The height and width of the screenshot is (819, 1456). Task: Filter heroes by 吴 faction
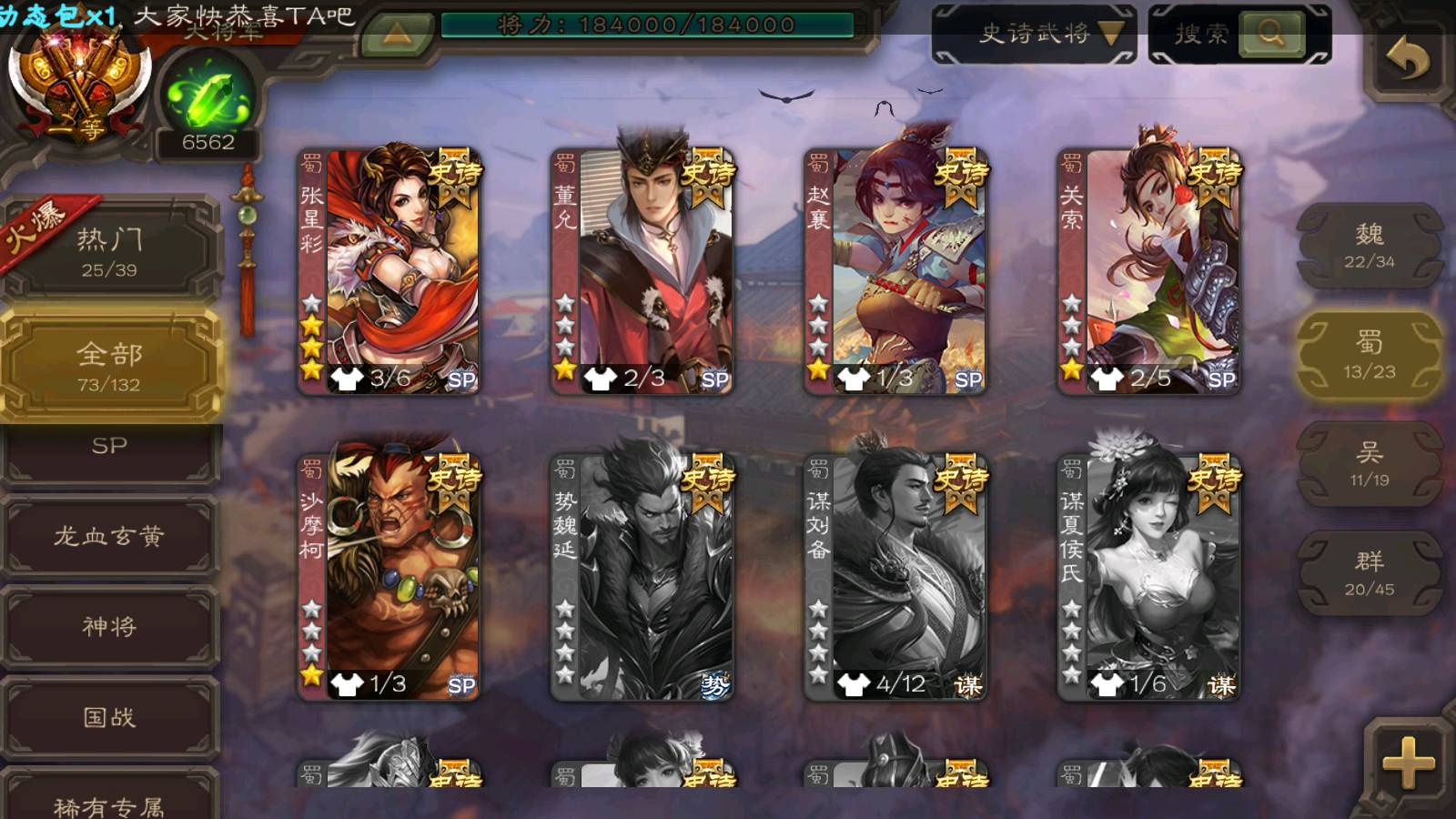point(1369,463)
